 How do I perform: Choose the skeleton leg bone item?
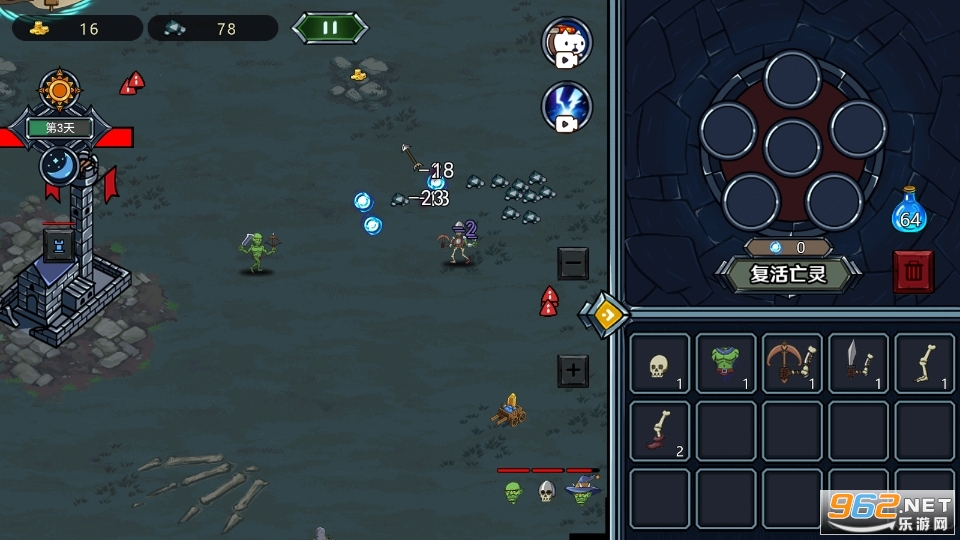924,363
